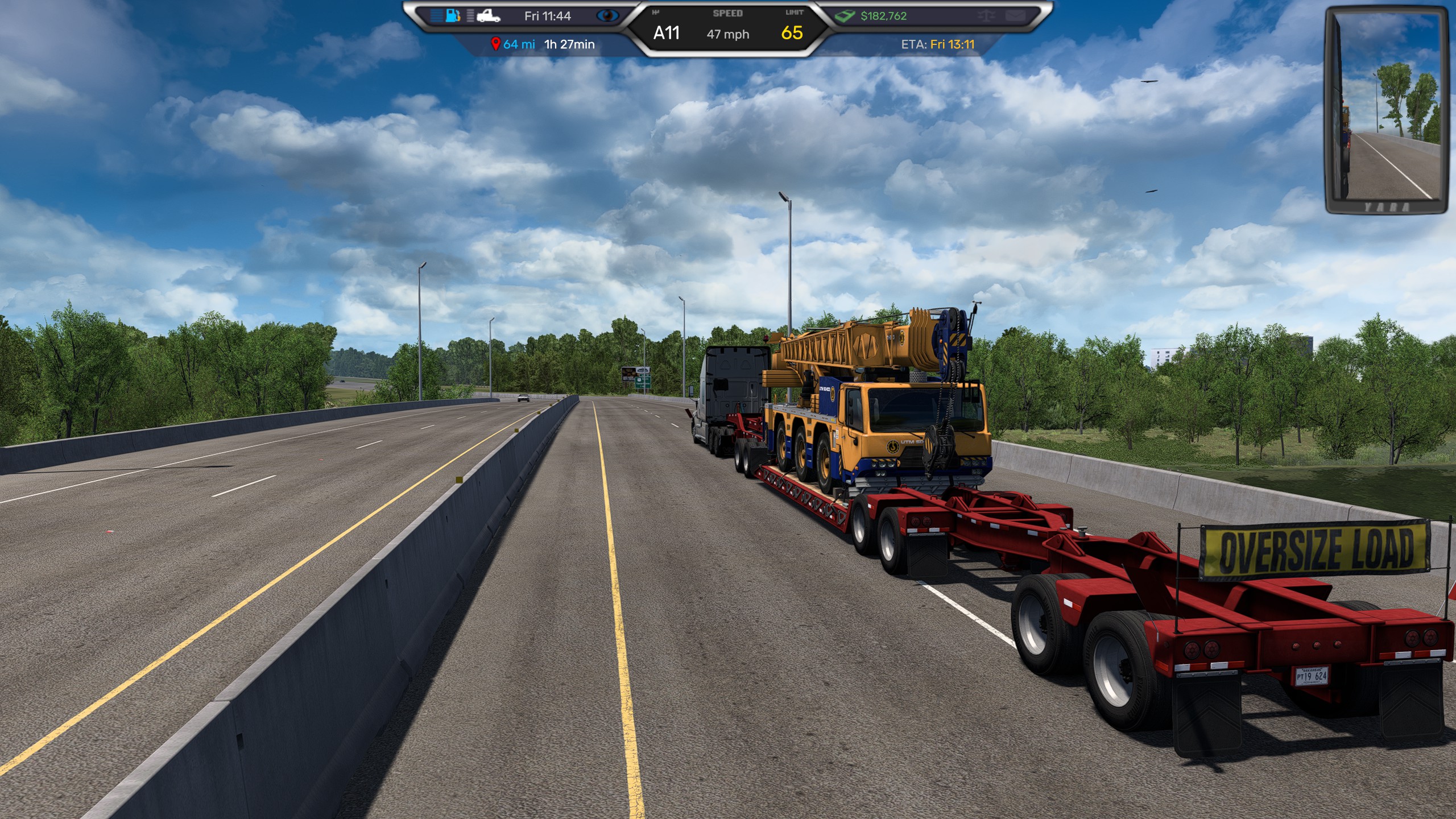The width and height of the screenshot is (1456, 819).
Task: Select the white truck damage icon
Action: coord(488,15)
